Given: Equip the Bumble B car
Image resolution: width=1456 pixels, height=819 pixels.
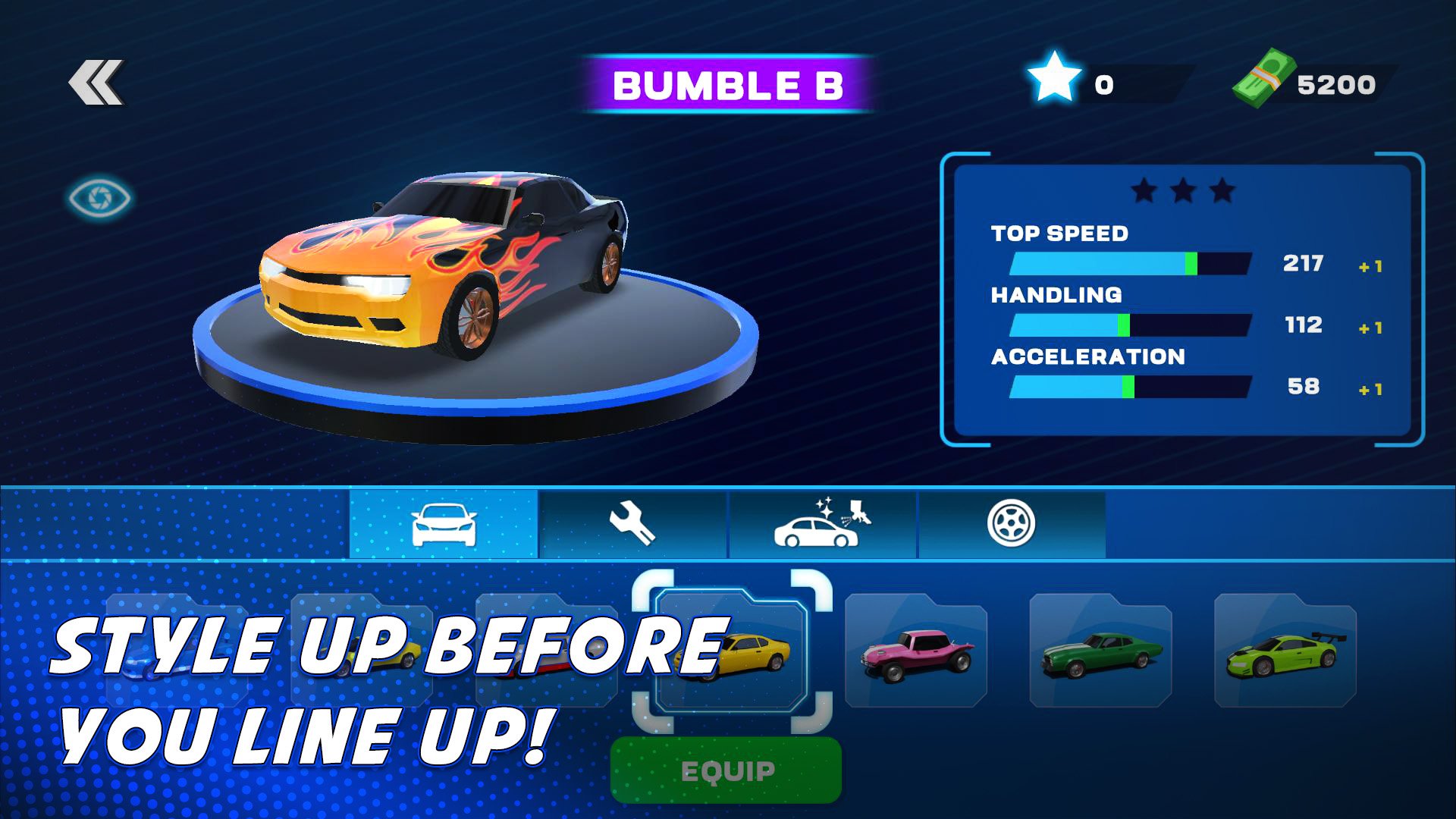Looking at the screenshot, I should (x=726, y=770).
